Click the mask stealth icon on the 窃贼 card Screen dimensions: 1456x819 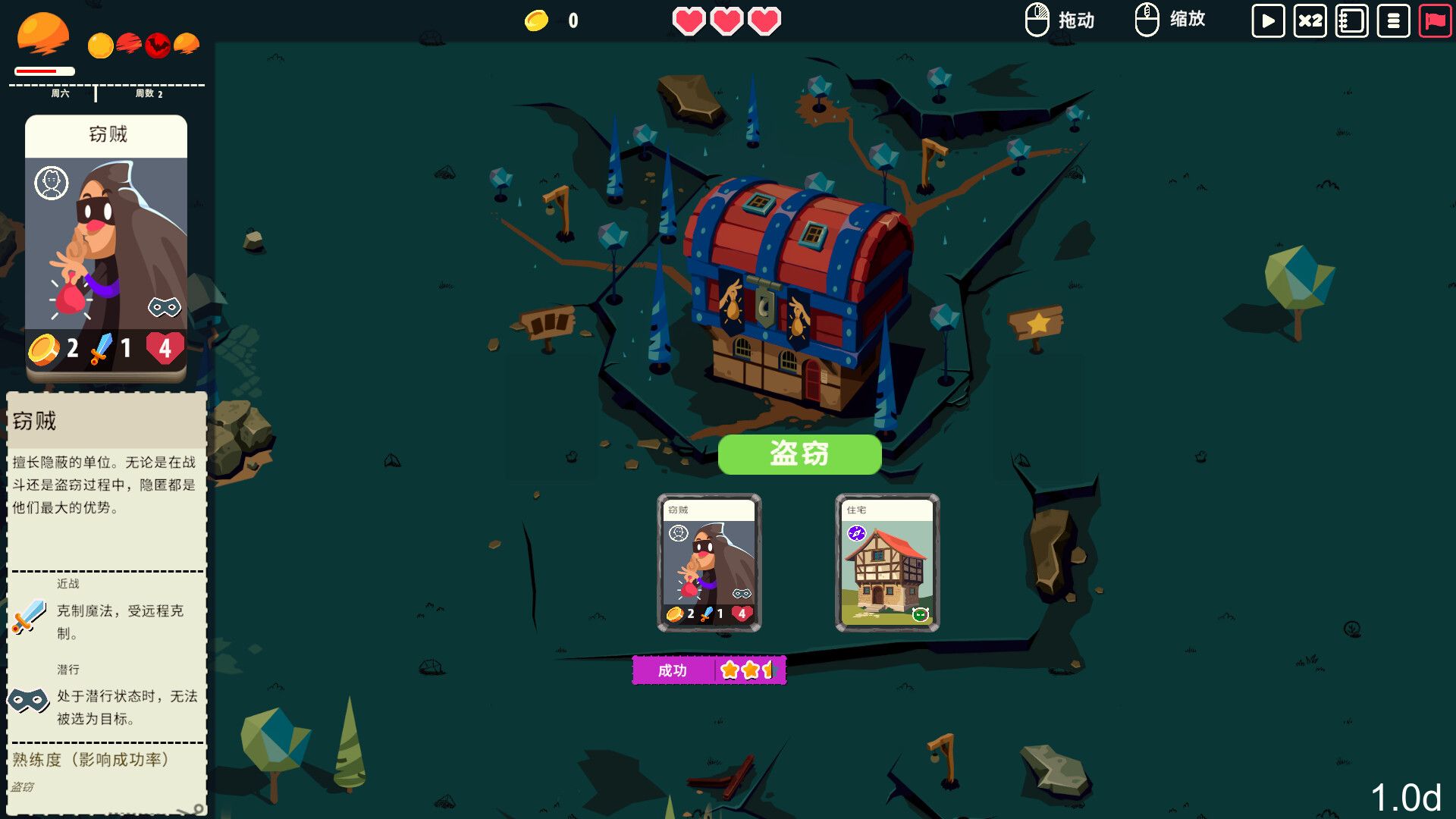(165, 308)
